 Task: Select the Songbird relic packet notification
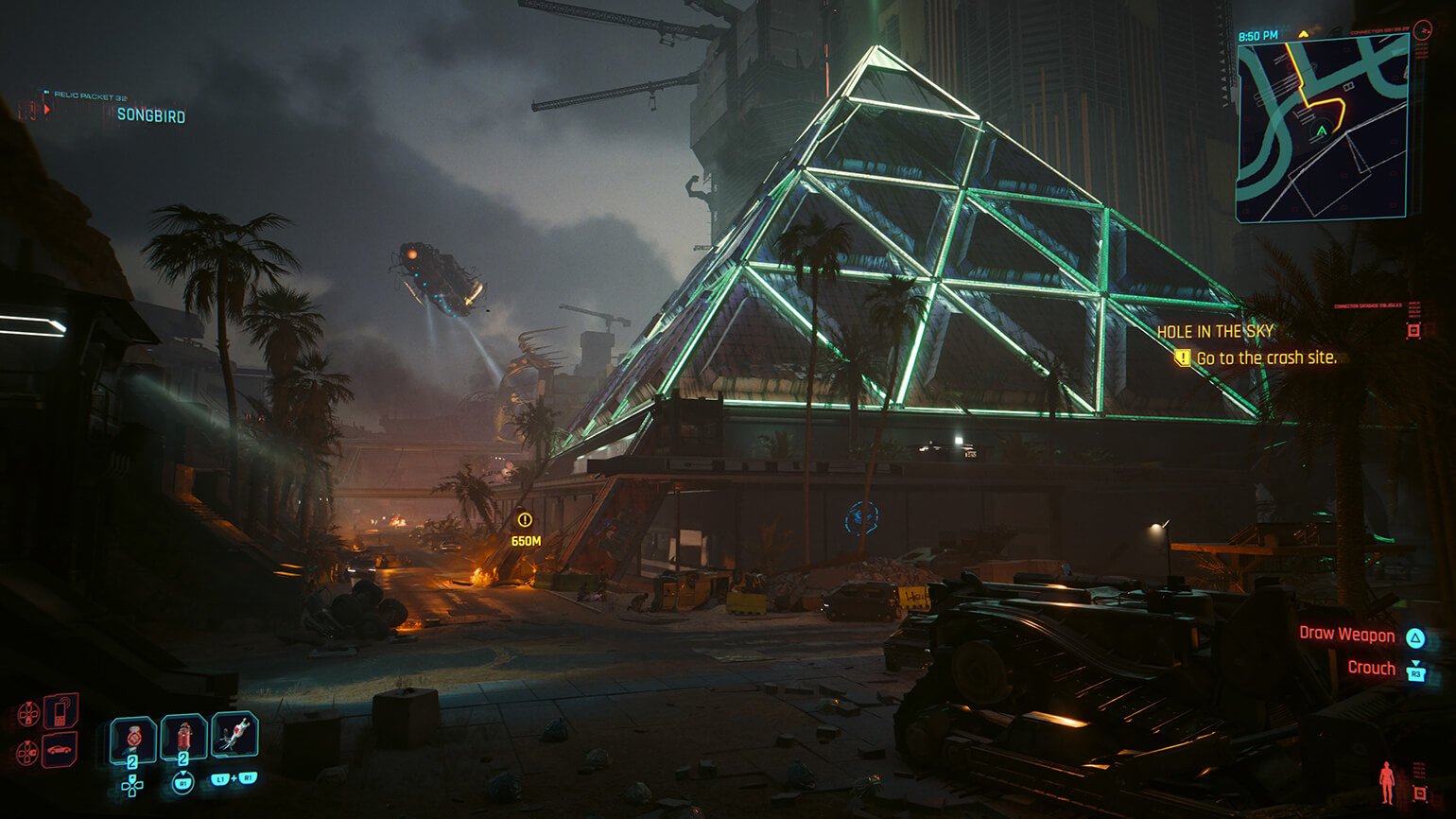(150, 115)
